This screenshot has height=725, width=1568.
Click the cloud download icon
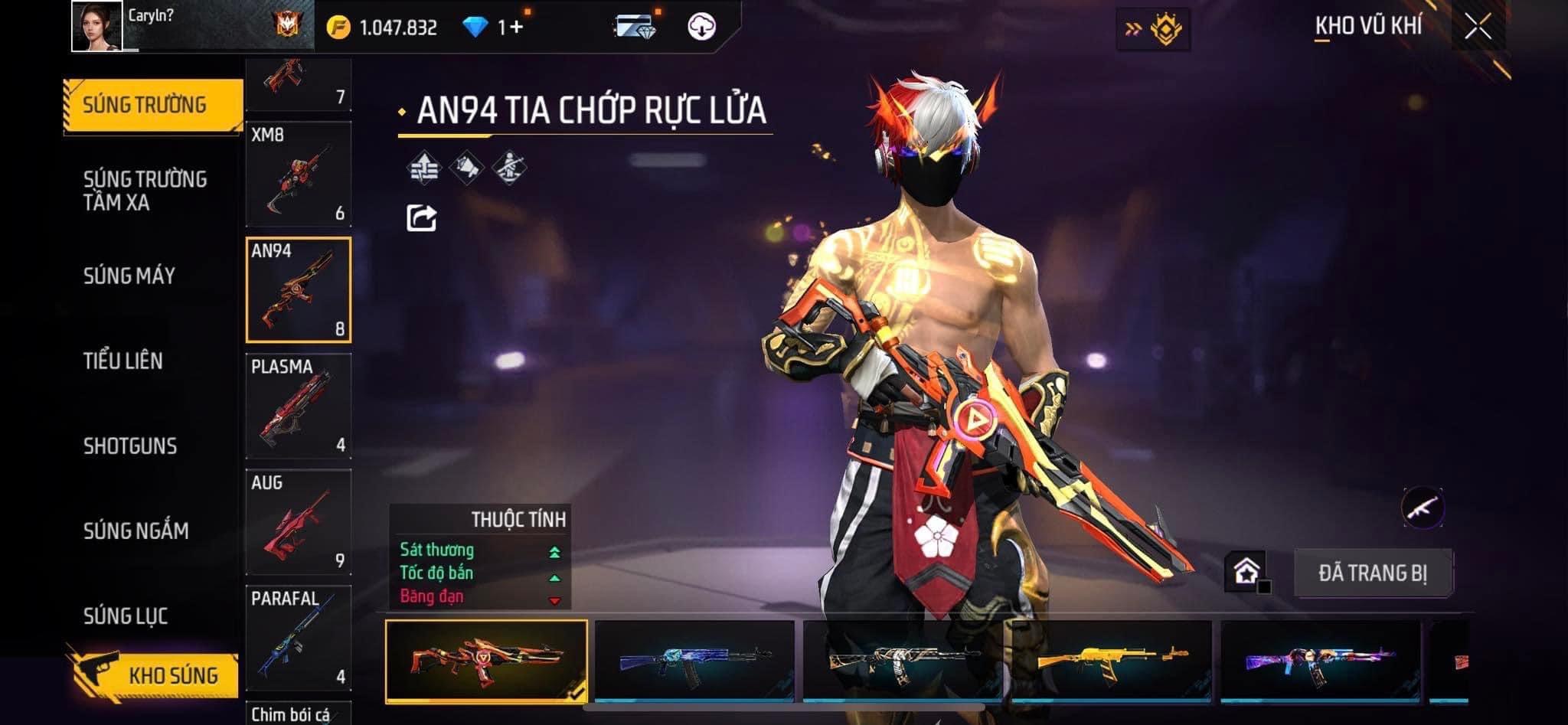701,27
